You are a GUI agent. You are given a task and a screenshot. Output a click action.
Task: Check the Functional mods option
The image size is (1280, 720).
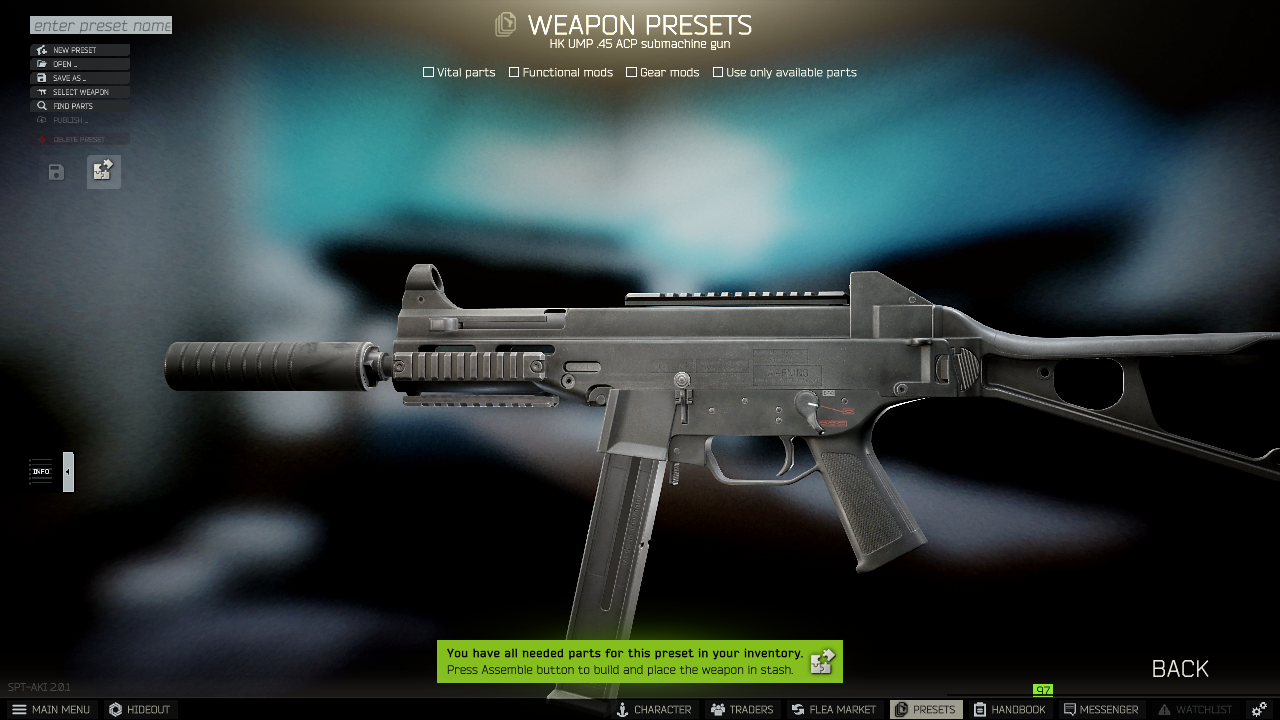coord(513,71)
